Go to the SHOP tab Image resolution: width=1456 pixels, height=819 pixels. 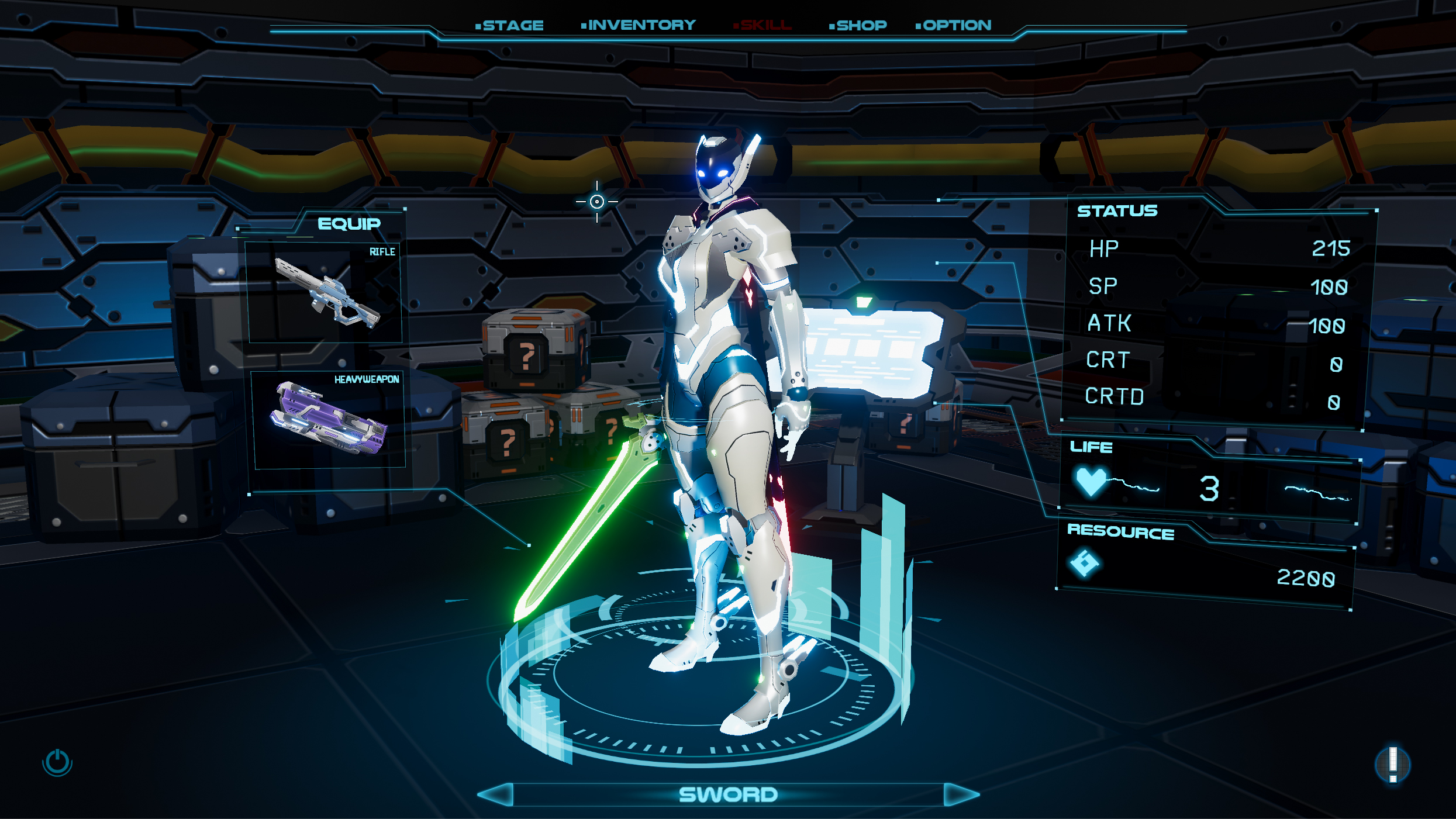click(858, 25)
